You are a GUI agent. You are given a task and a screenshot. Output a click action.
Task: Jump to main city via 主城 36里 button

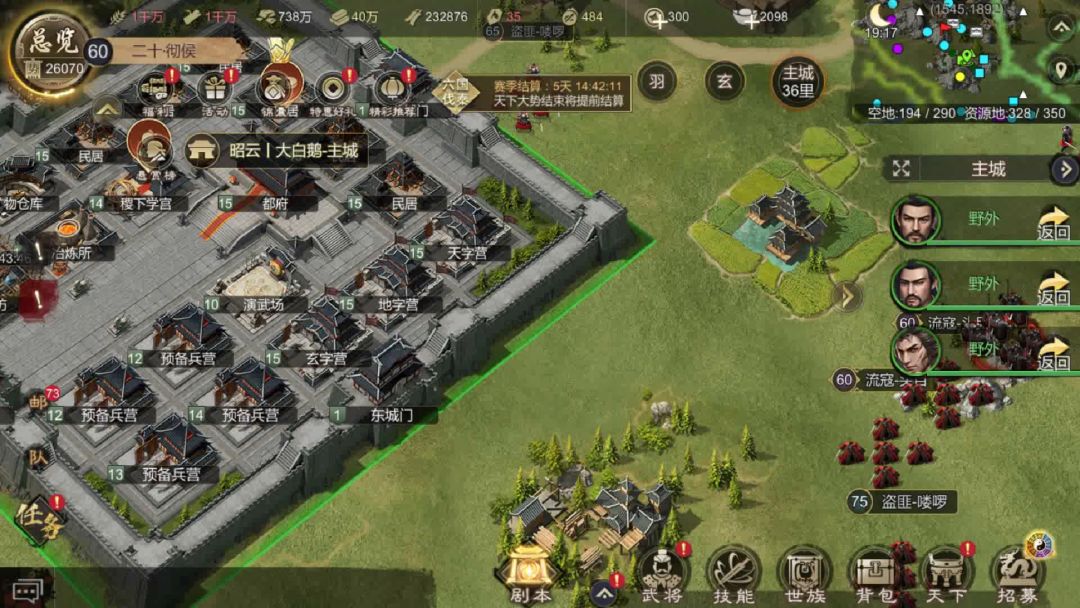pyautogui.click(x=797, y=82)
